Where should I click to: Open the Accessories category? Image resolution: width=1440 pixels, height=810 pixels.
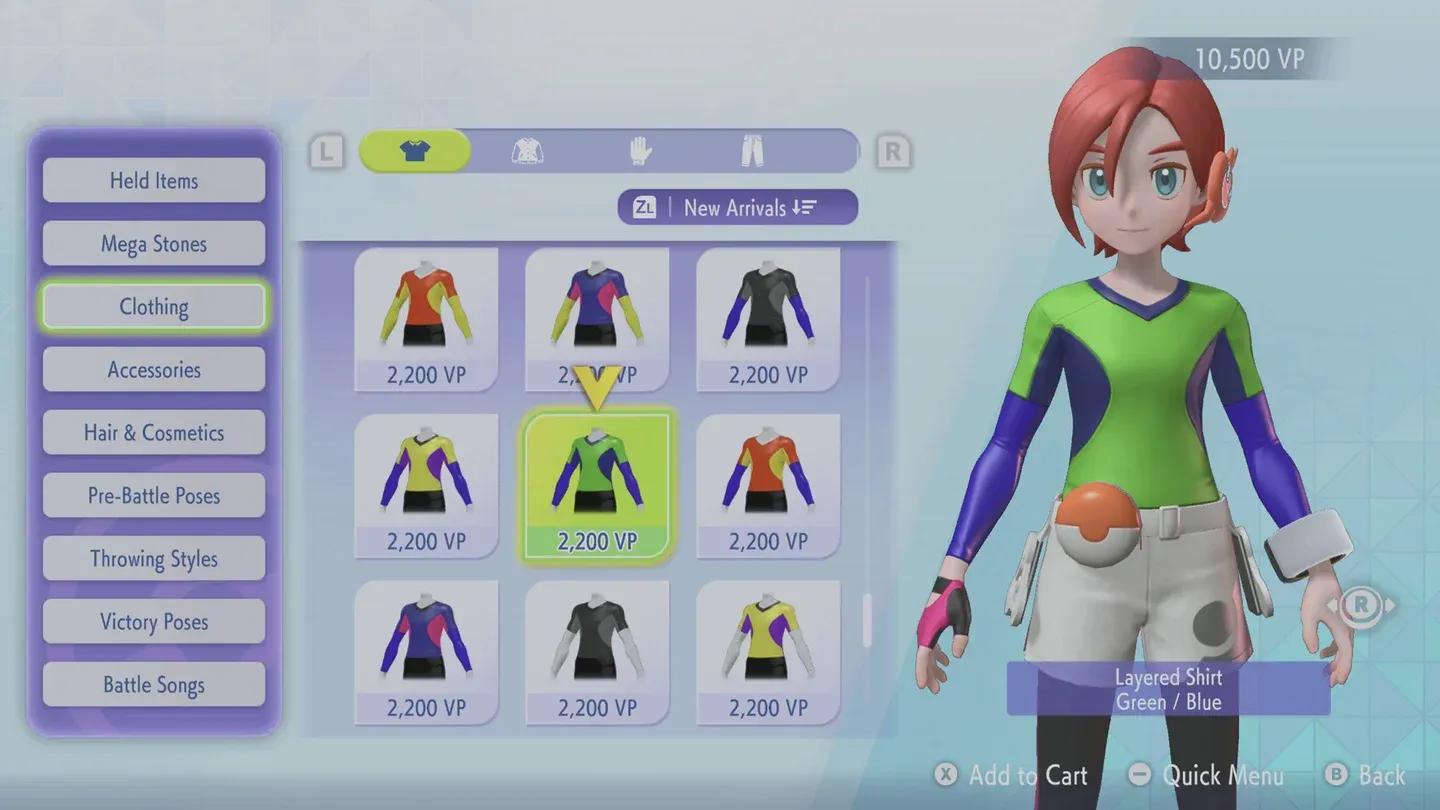coord(153,369)
